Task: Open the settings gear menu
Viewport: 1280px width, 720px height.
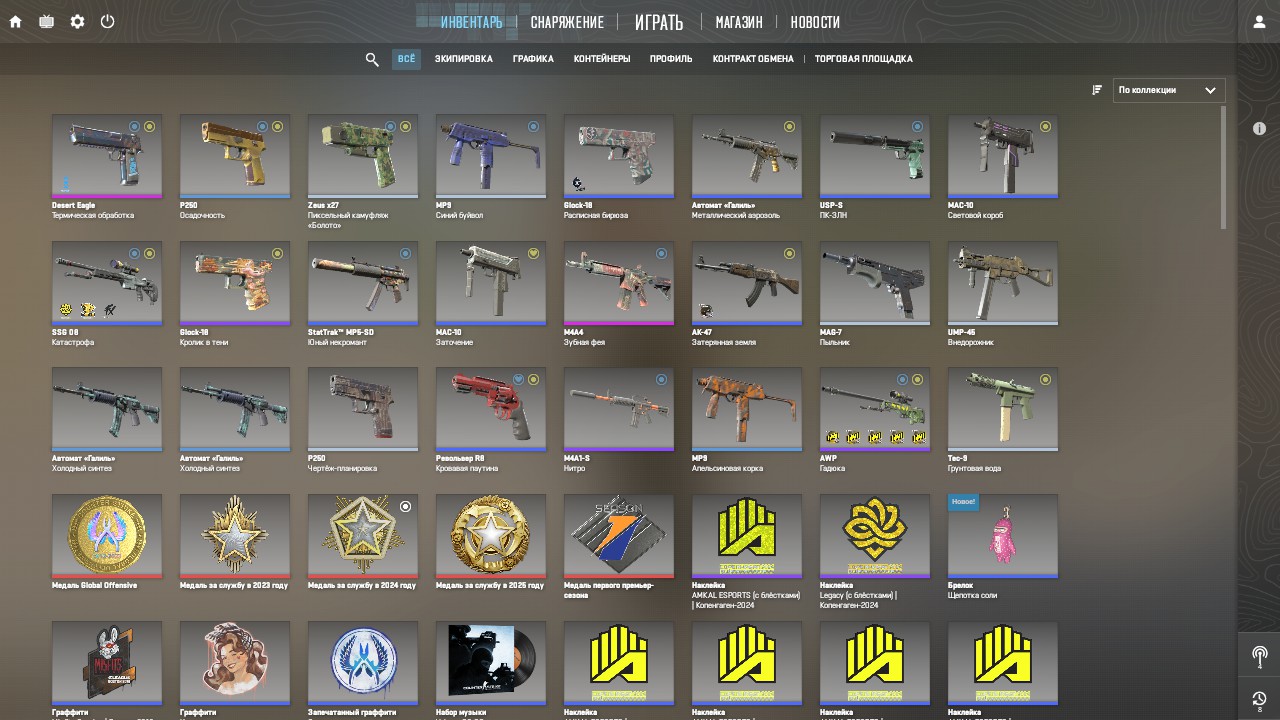Action: pos(77,21)
